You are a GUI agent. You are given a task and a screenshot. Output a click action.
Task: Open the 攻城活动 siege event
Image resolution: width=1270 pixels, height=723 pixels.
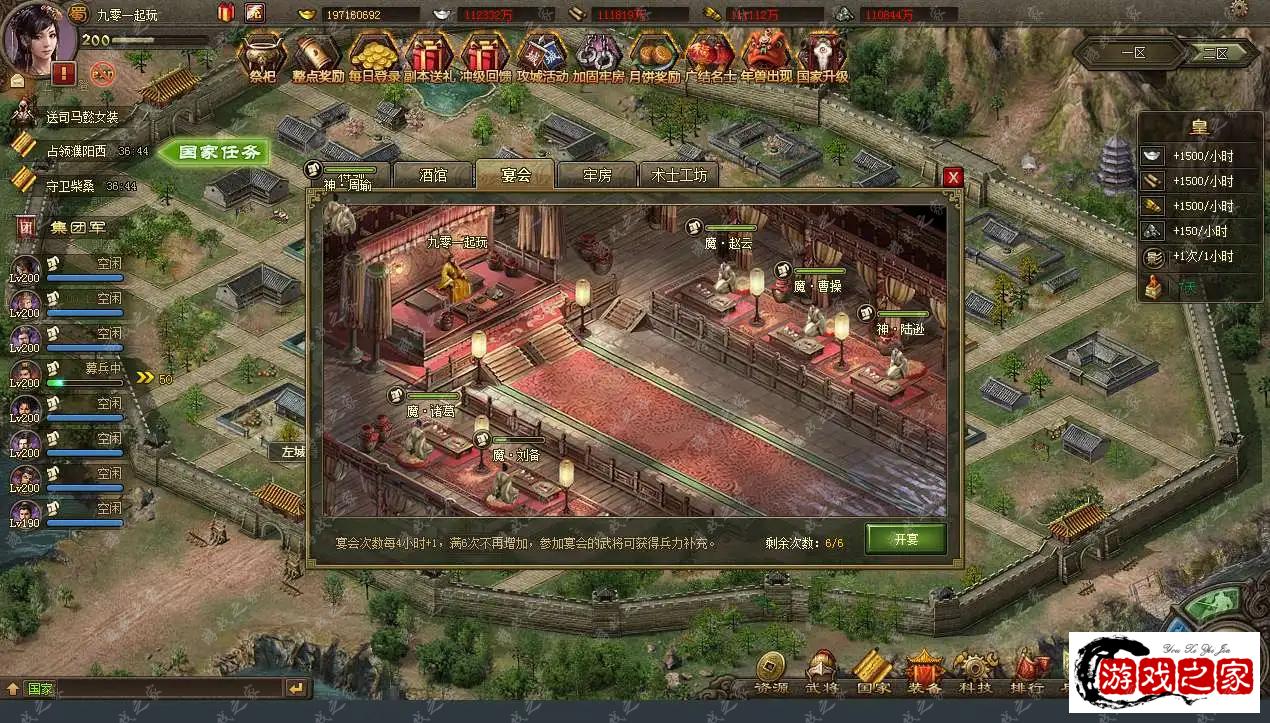(x=542, y=56)
